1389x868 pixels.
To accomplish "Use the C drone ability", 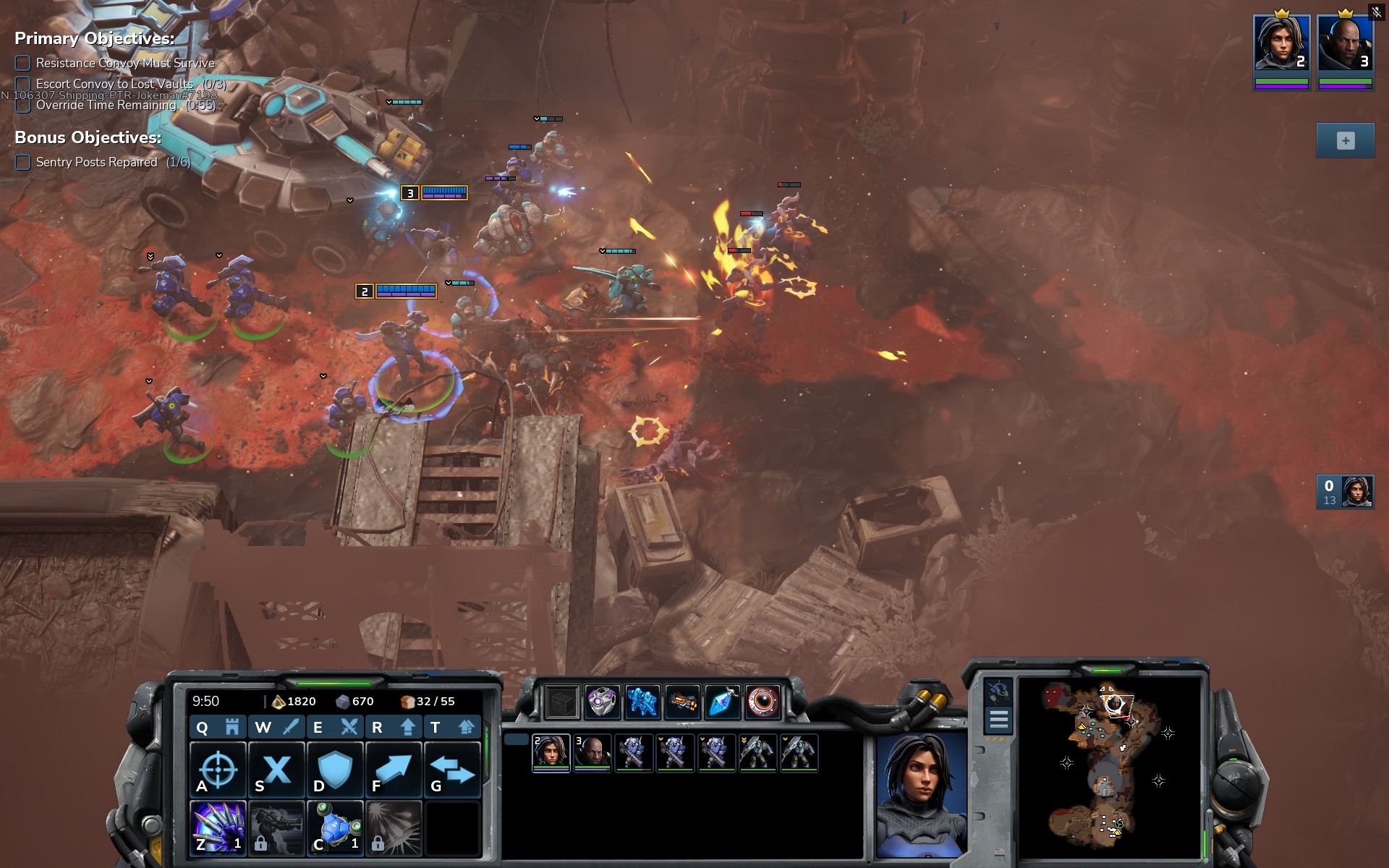I will click(335, 828).
